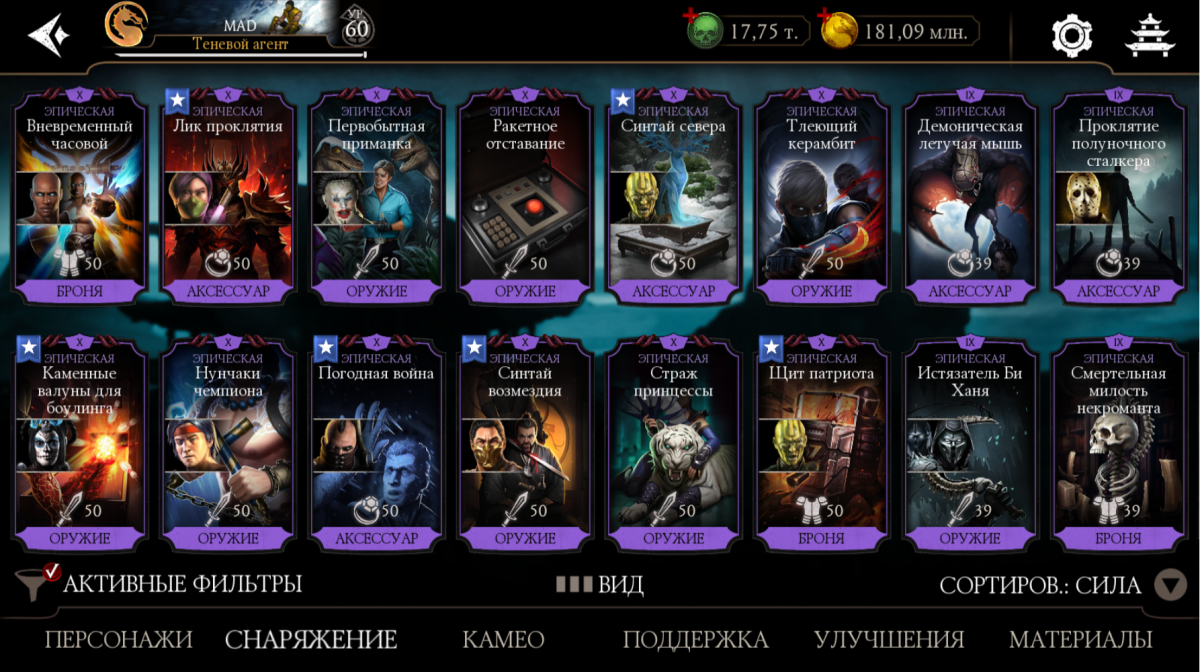Screen dimensions: 1200x672
Task: Open the Активные фильтры filter options
Action: click(162, 584)
